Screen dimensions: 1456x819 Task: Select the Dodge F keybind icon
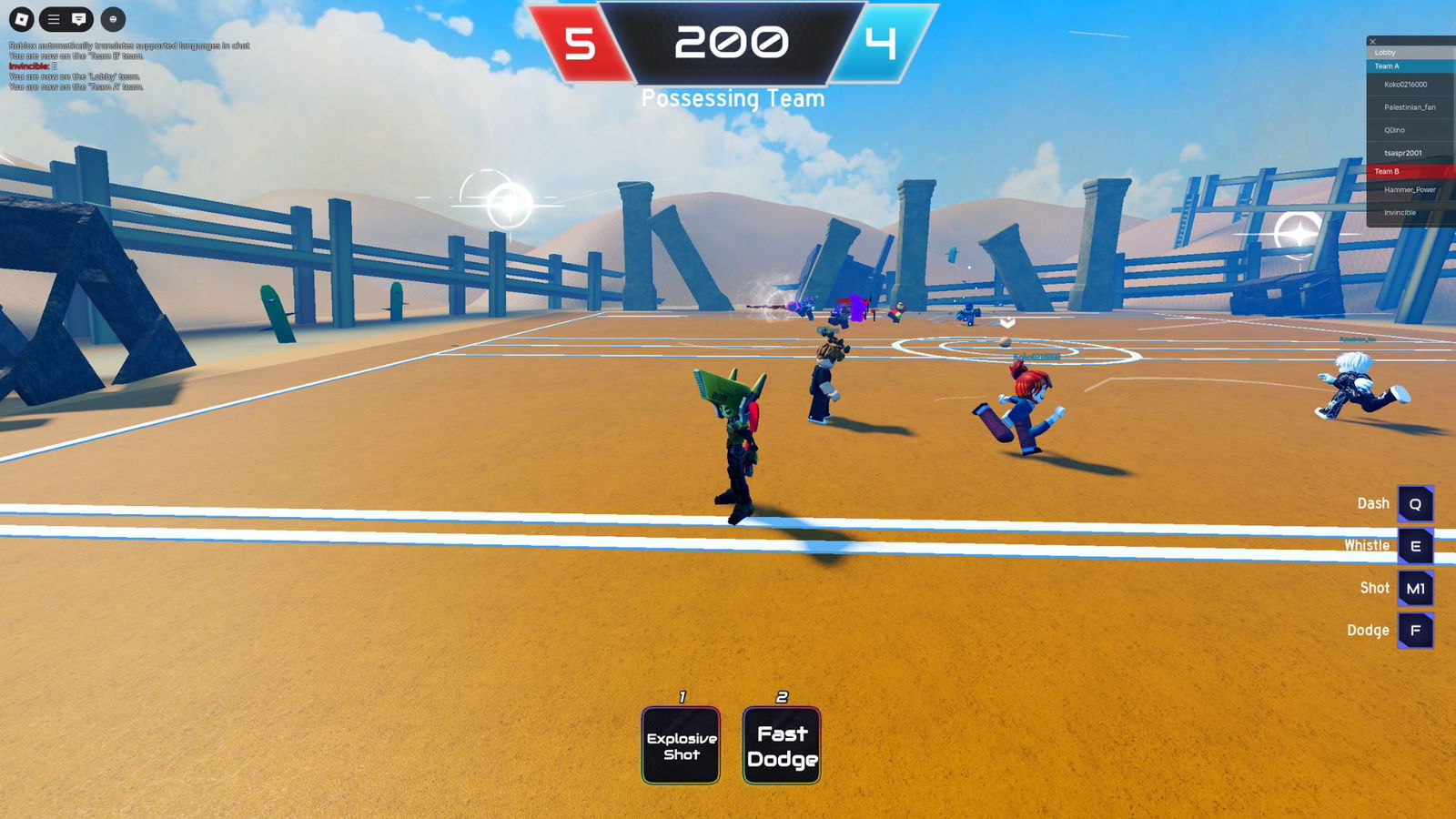1416,630
